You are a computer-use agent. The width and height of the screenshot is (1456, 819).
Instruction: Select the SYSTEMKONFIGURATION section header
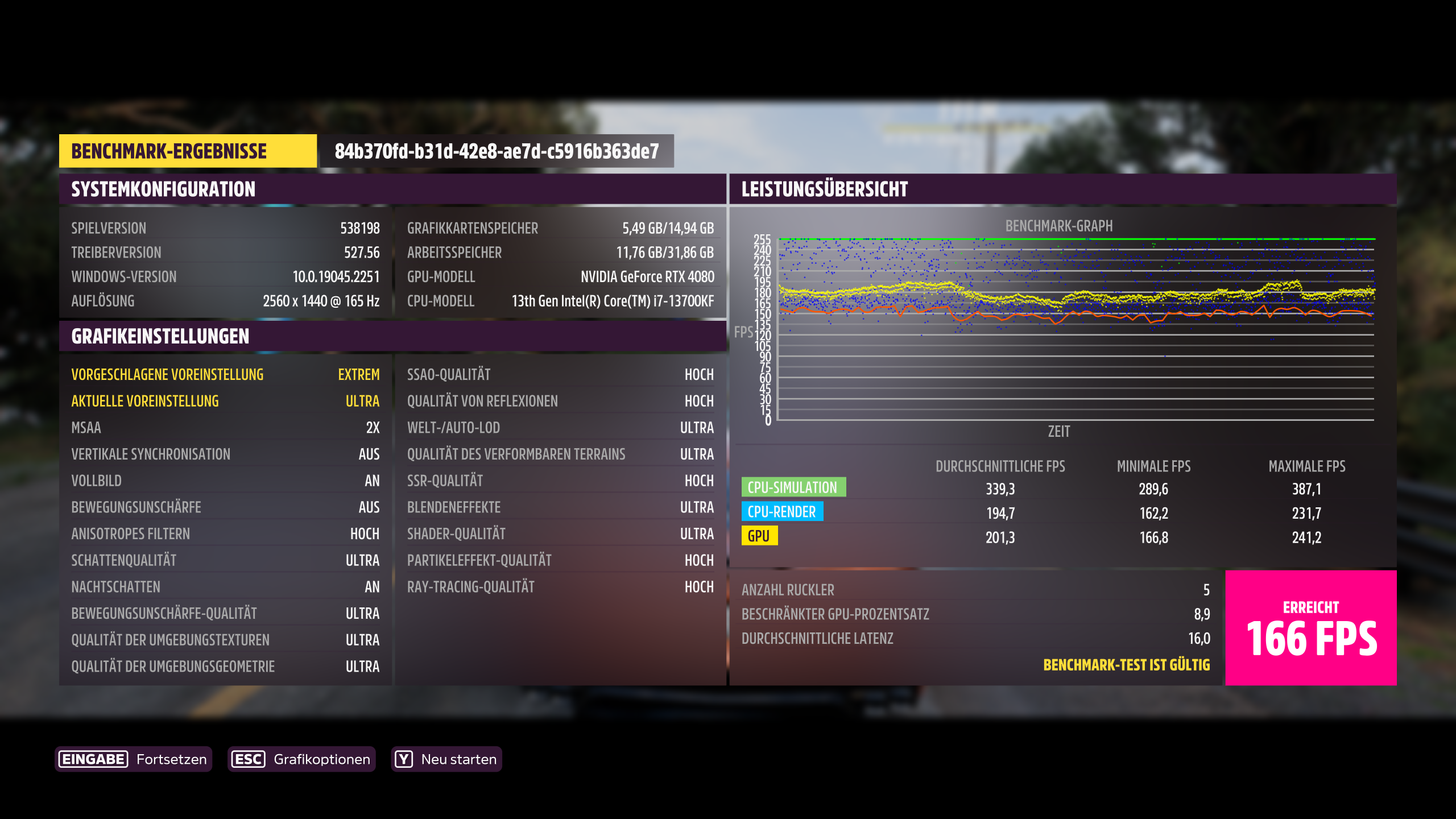pos(164,189)
